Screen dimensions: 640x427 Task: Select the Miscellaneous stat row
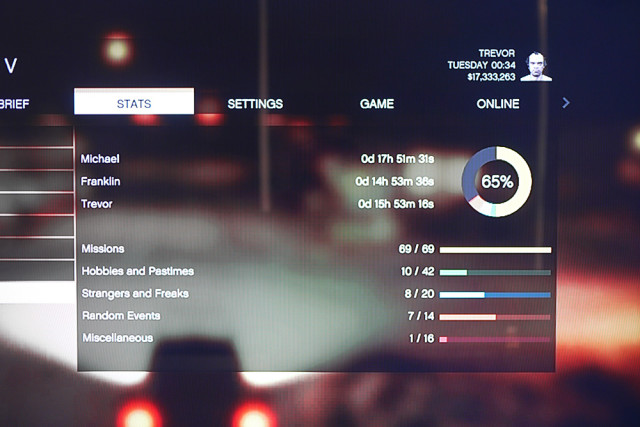[x=315, y=338]
